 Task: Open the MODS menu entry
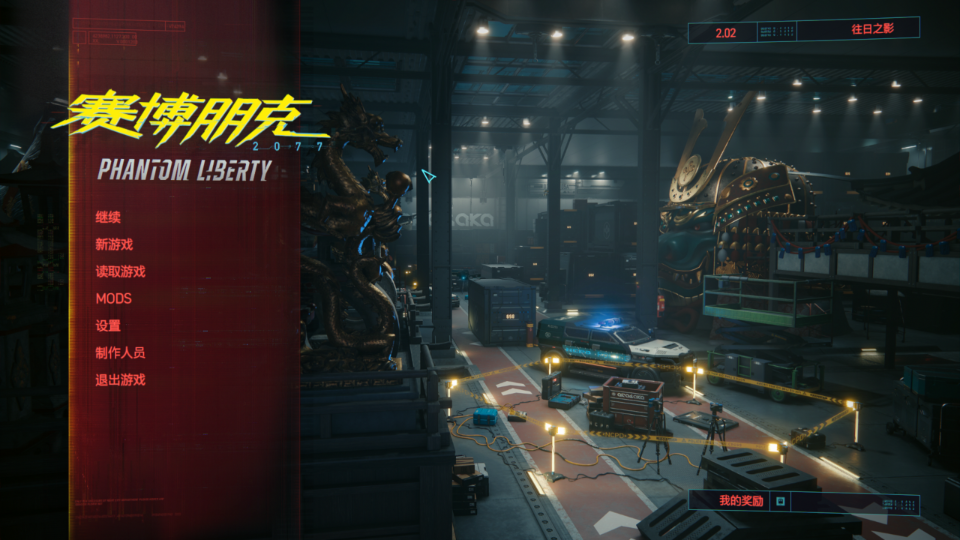click(113, 298)
